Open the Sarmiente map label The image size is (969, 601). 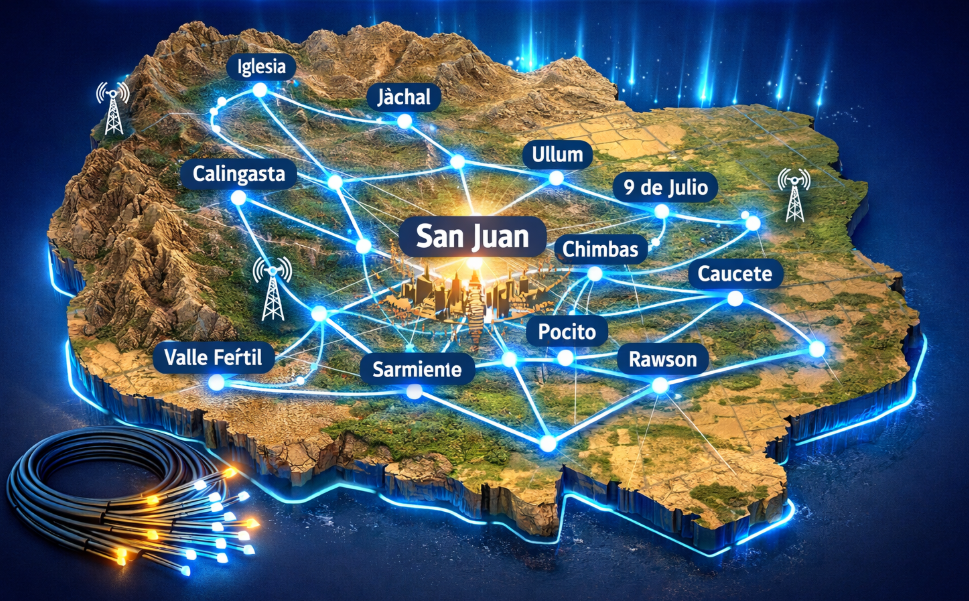tap(416, 368)
